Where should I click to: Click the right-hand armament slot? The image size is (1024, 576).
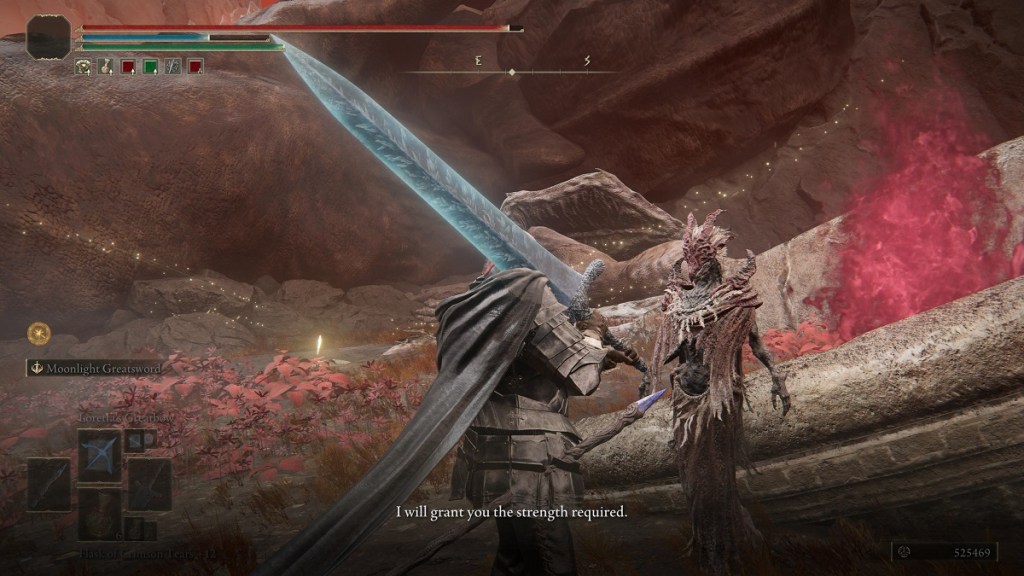(149, 485)
